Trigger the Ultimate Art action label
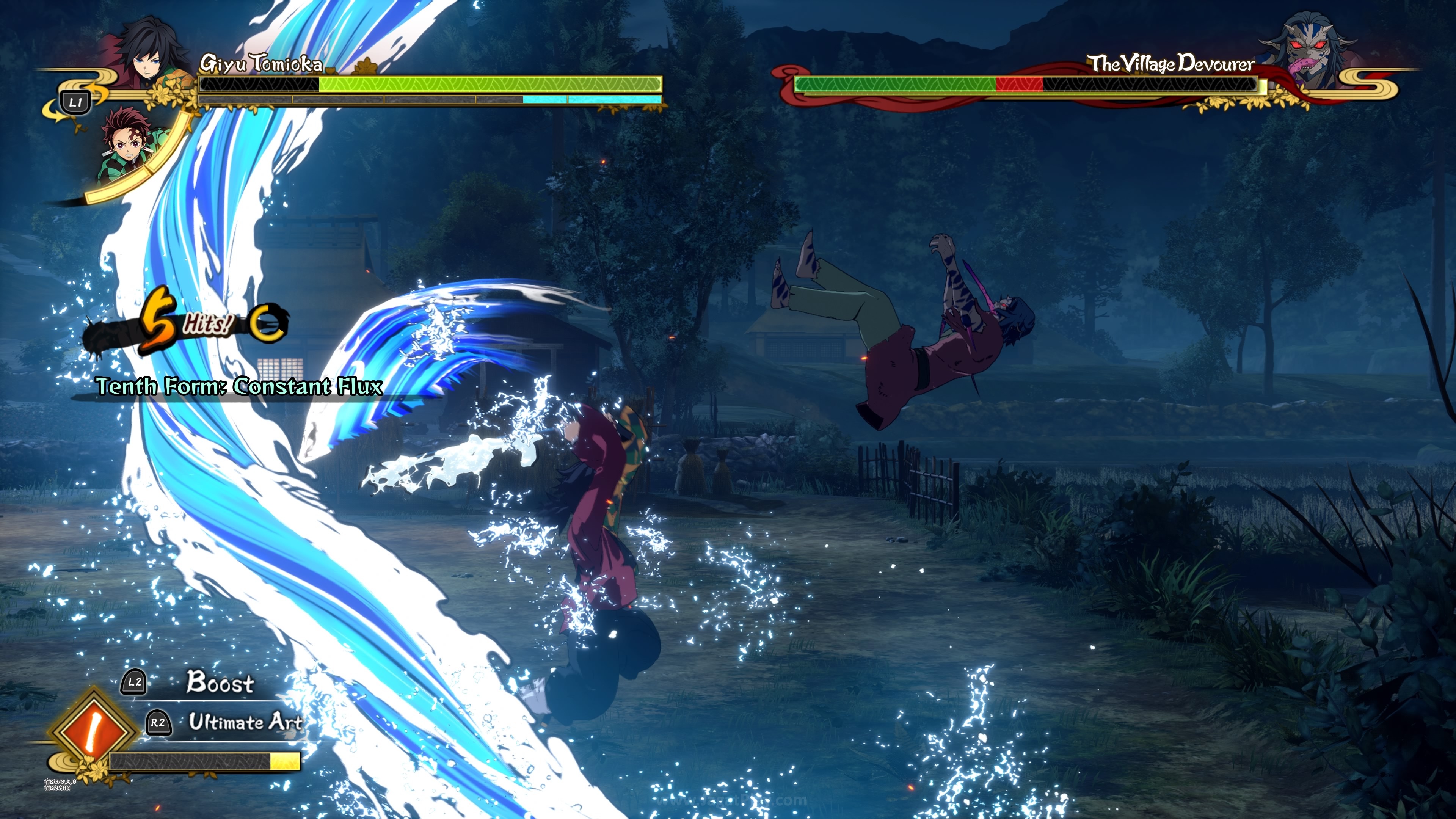 [x=245, y=722]
